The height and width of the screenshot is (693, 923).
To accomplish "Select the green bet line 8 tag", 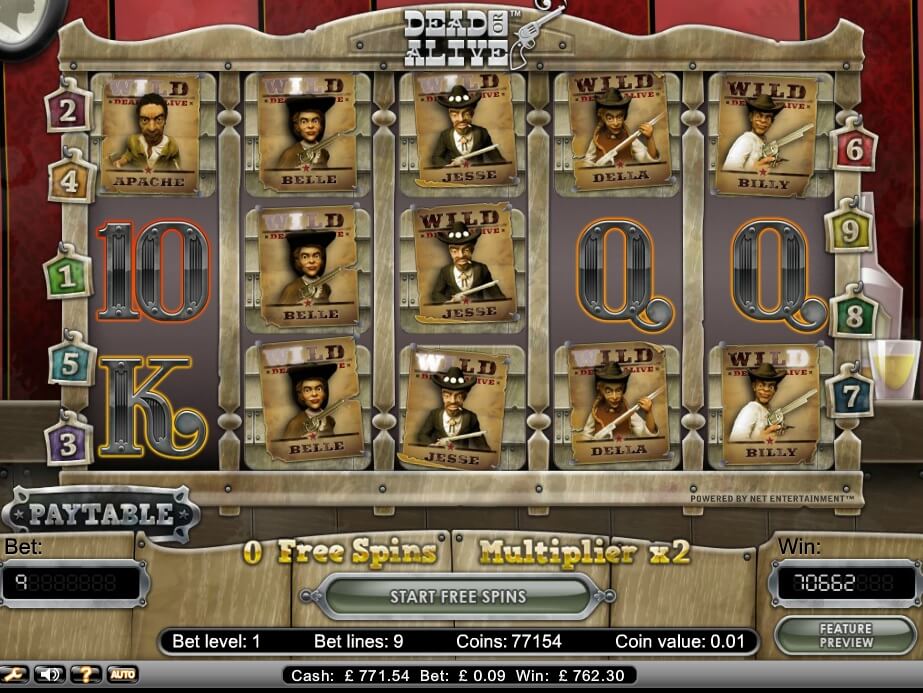I will point(854,316).
